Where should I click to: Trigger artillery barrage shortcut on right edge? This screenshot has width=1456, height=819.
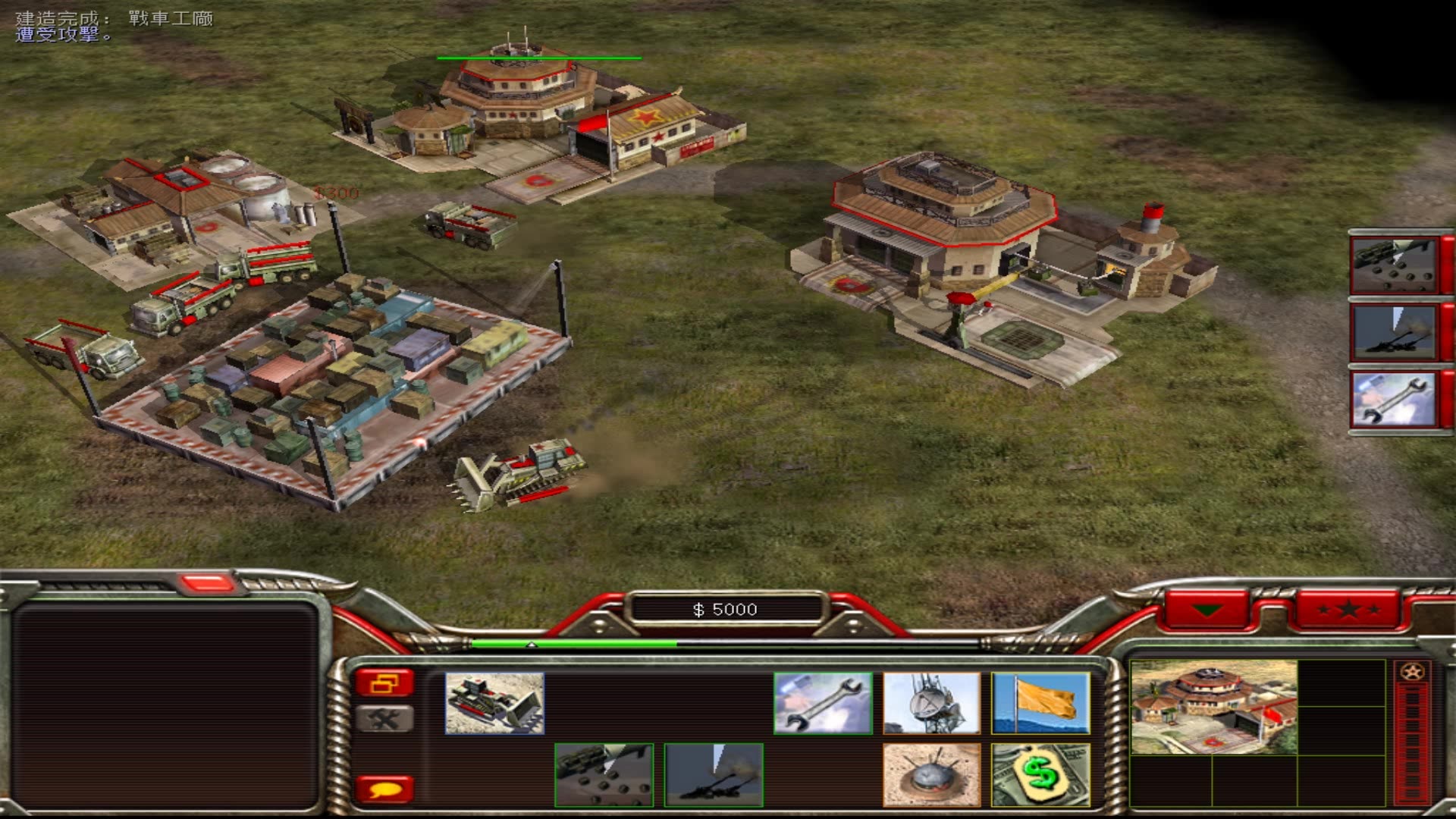point(1394,332)
